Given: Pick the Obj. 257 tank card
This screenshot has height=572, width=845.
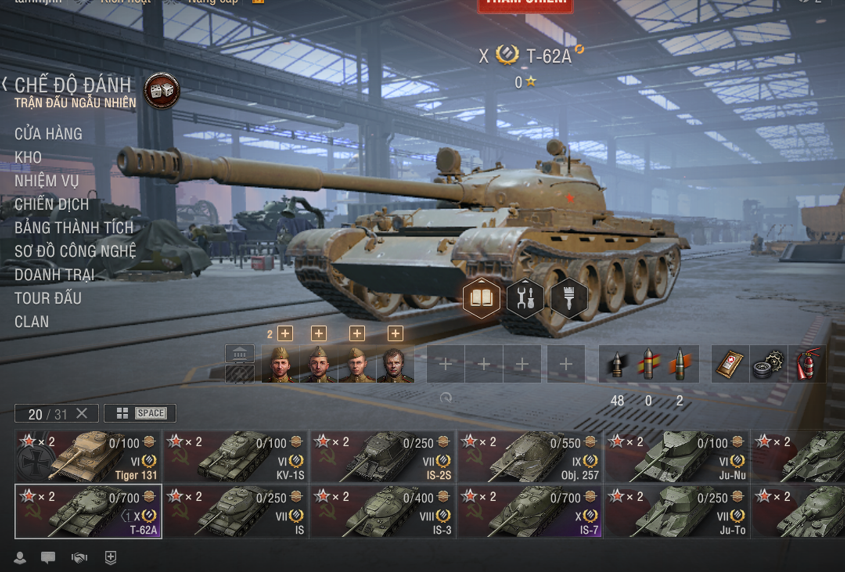Looking at the screenshot, I should click(x=530, y=457).
